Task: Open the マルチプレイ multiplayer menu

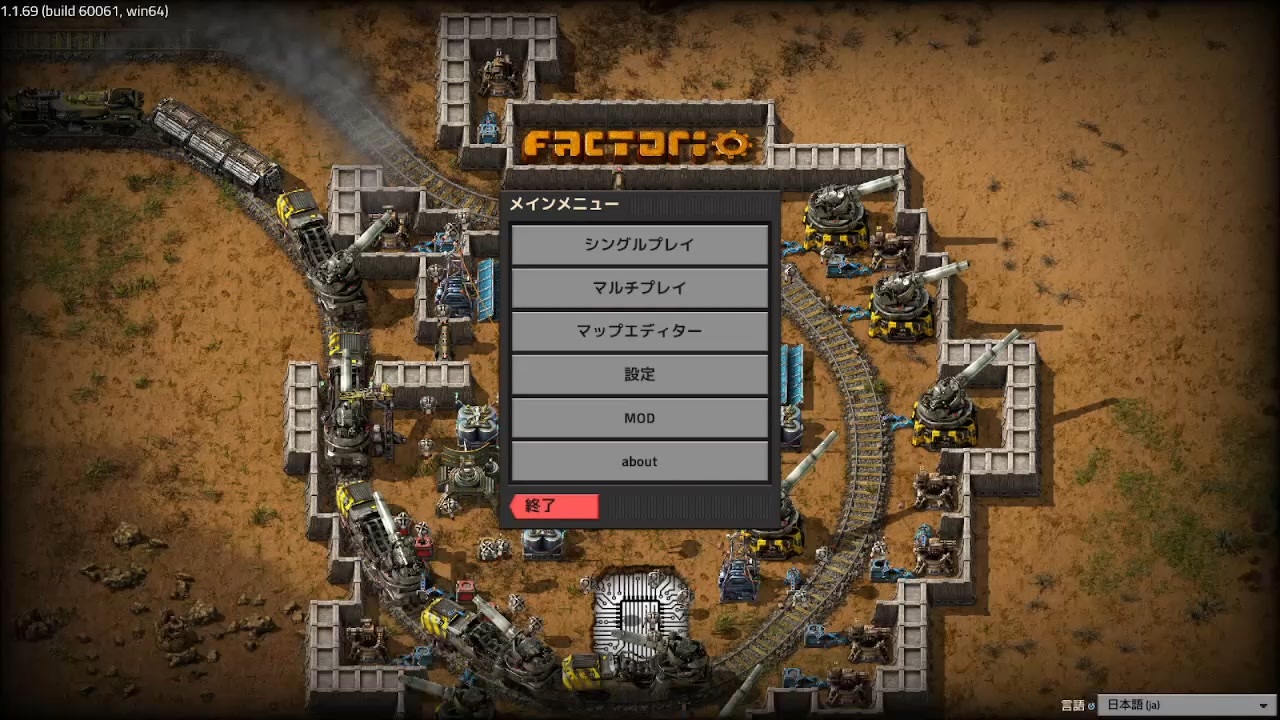Action: (639, 288)
